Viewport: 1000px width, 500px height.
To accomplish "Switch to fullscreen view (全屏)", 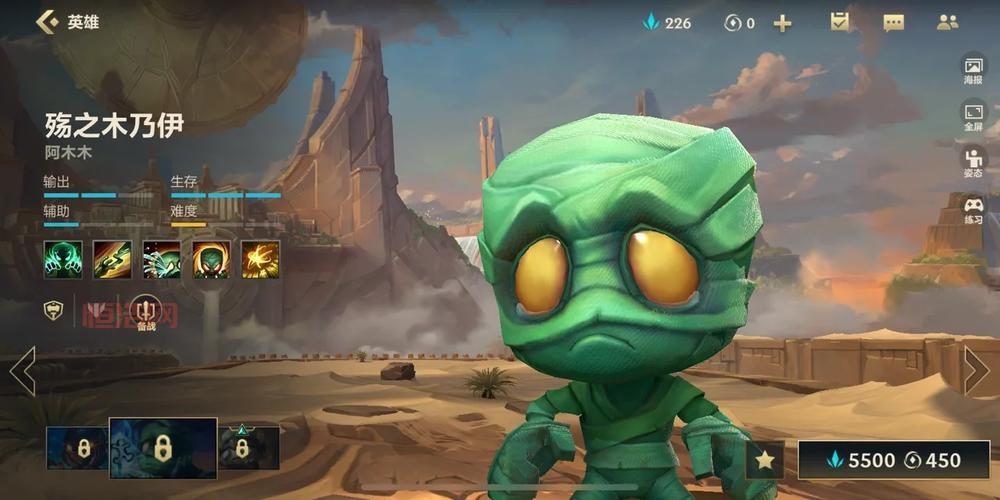I will [x=973, y=116].
